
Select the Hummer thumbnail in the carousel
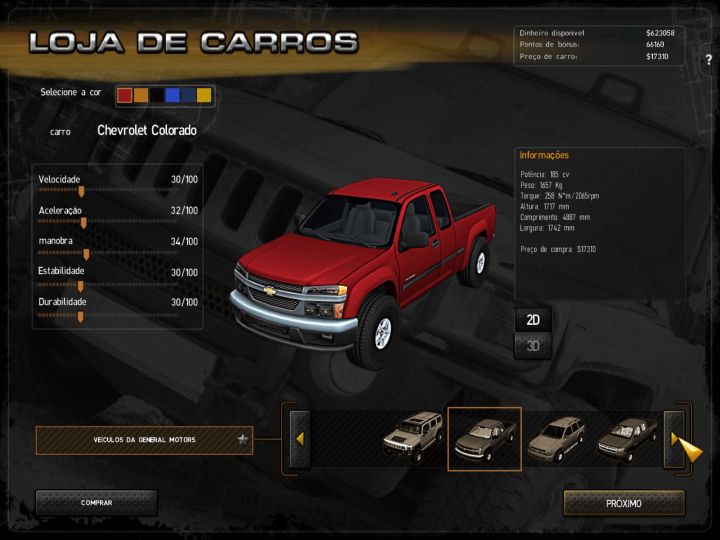point(412,438)
